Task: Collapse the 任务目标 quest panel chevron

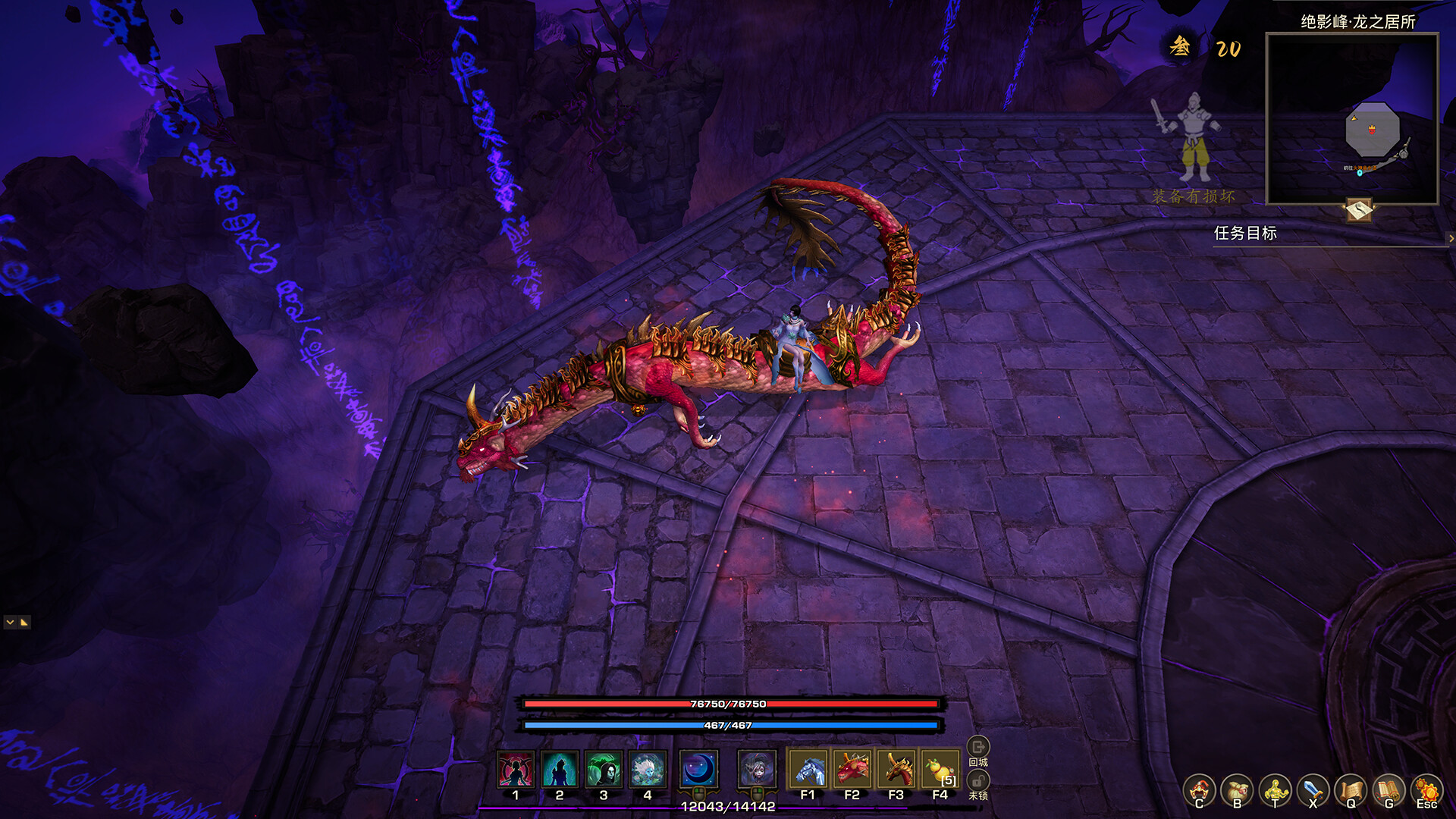Action: coord(1451,238)
